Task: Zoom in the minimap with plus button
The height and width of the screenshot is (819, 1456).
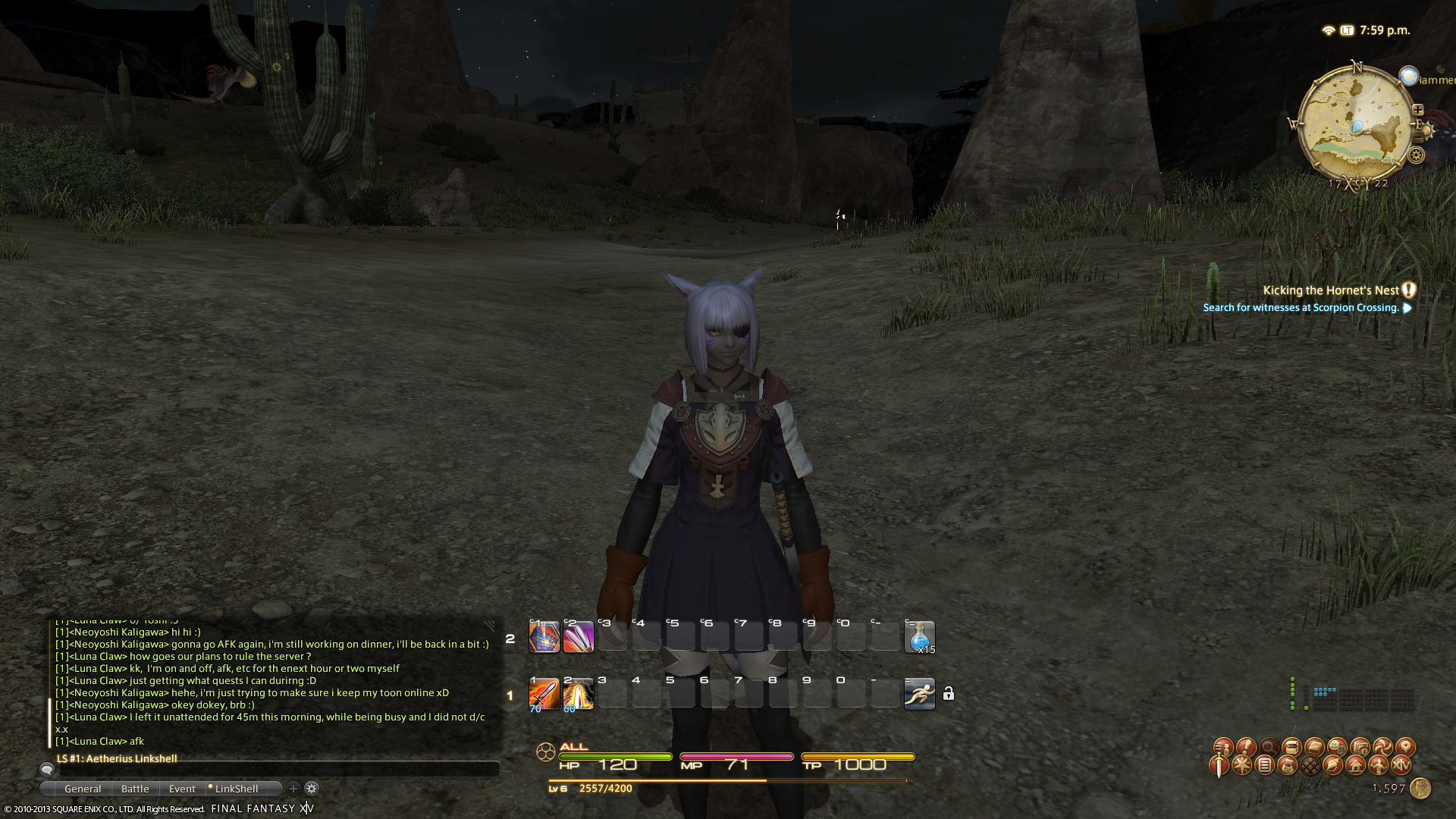Action: (1417, 110)
